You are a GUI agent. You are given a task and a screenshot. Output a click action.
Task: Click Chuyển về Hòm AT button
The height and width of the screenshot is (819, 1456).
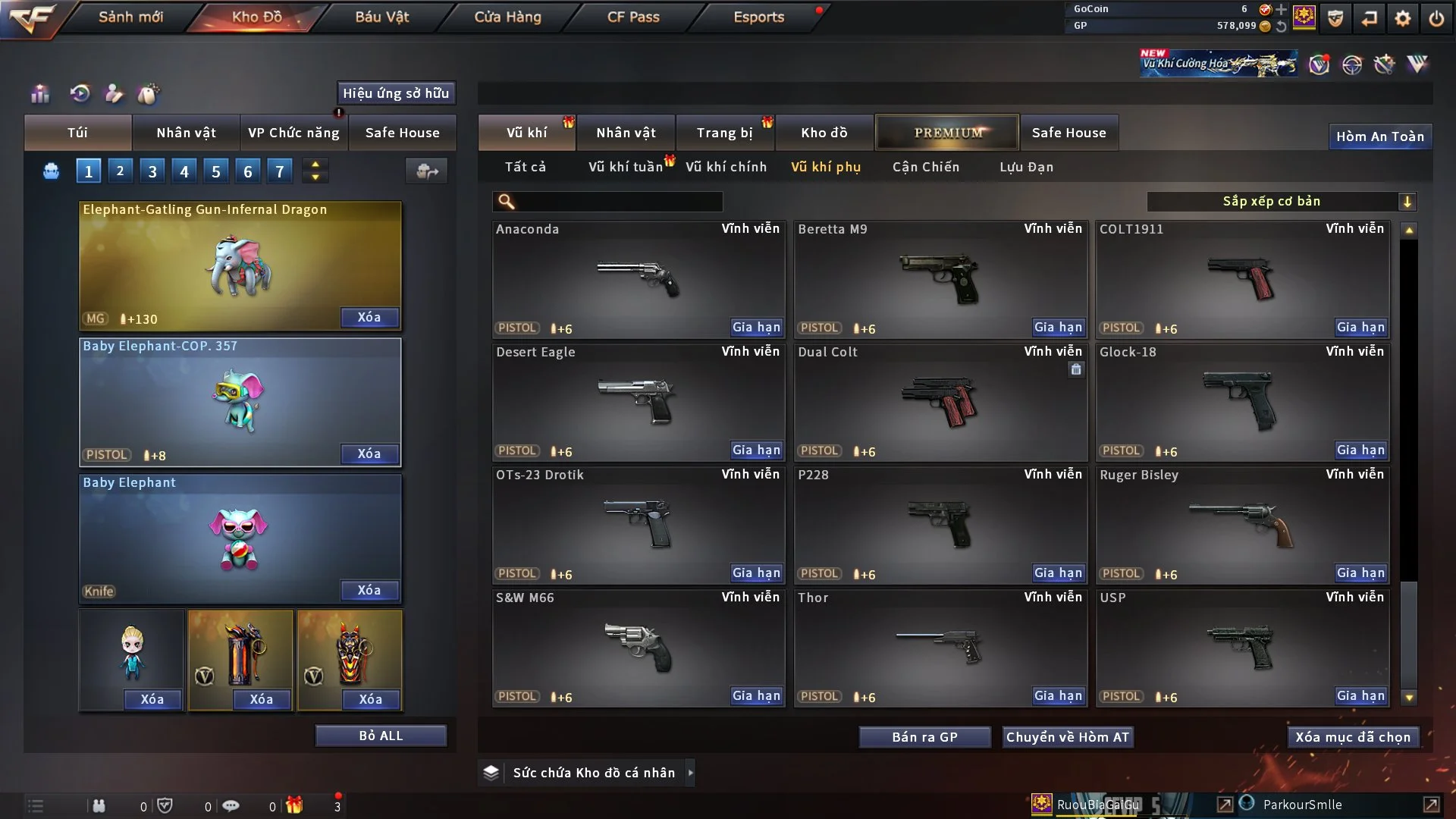(x=1067, y=737)
